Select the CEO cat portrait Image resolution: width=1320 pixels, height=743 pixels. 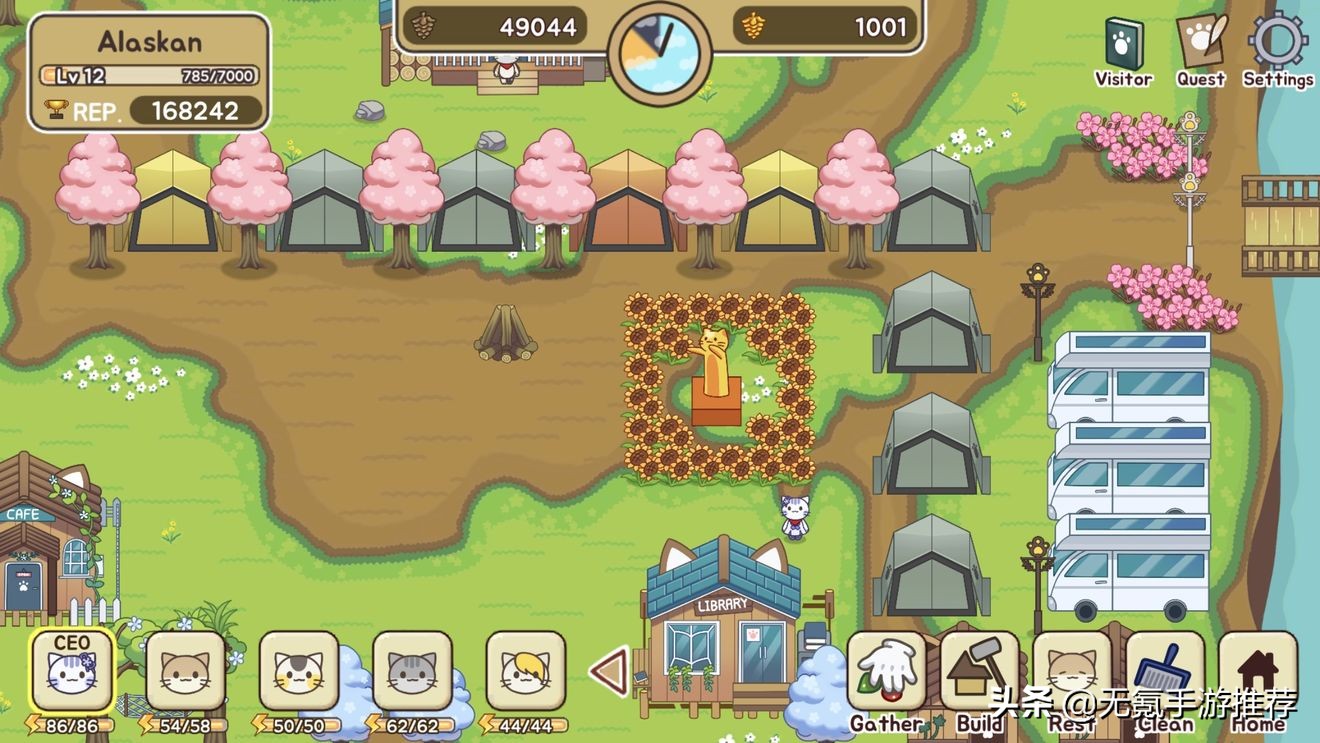(x=71, y=671)
